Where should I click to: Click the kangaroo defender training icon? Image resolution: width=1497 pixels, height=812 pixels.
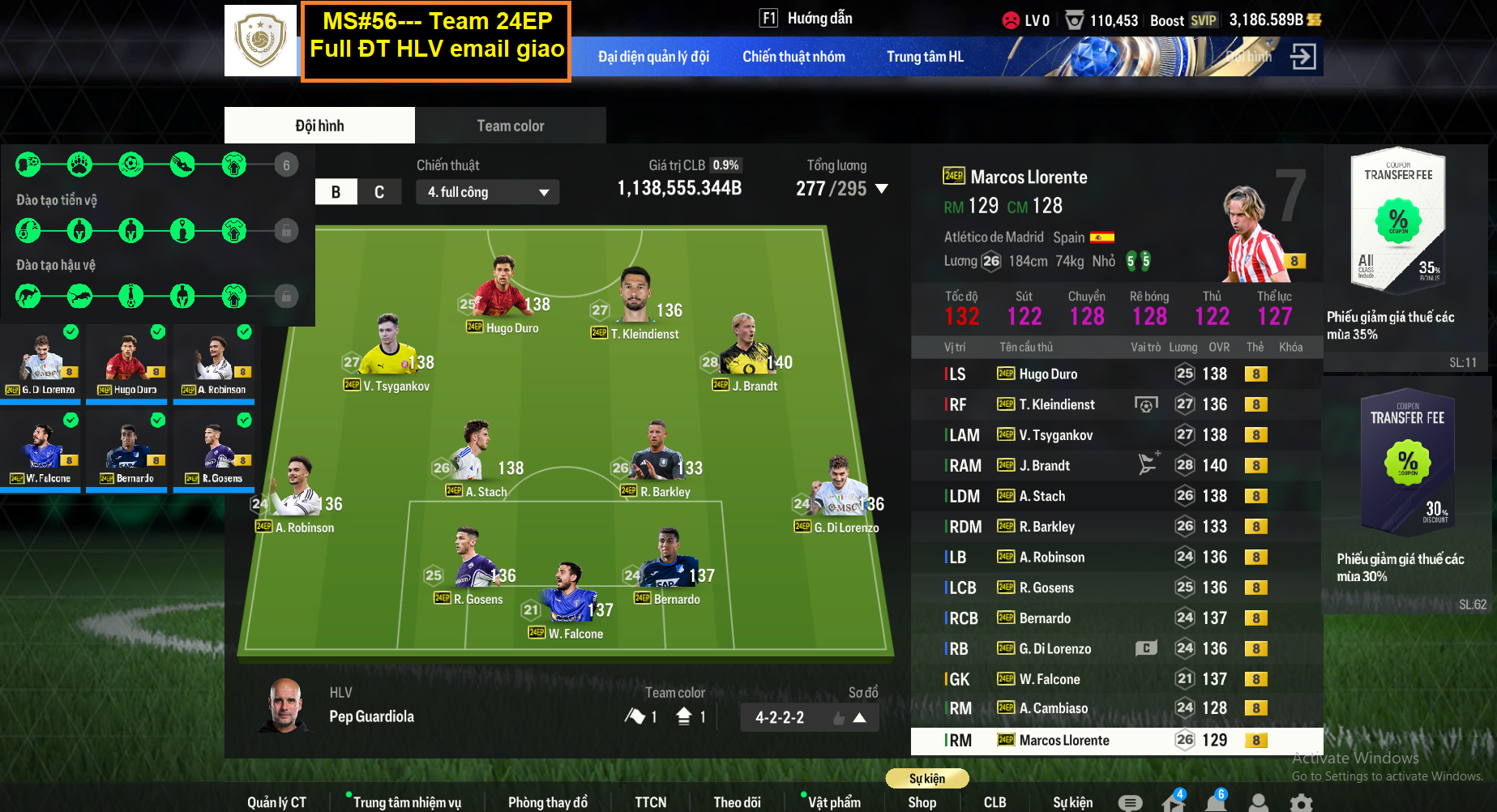point(28,295)
